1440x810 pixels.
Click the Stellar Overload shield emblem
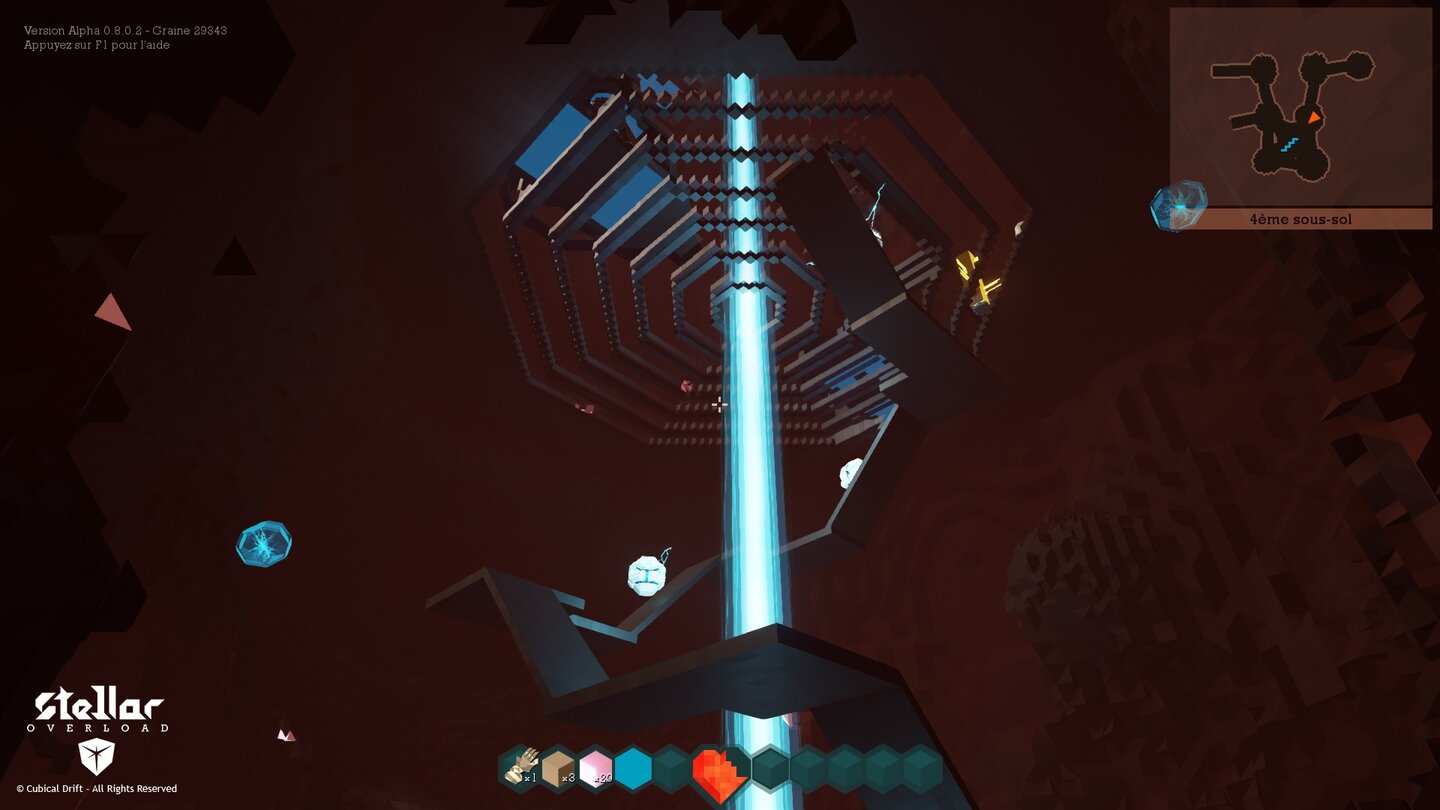pyautogui.click(x=95, y=757)
